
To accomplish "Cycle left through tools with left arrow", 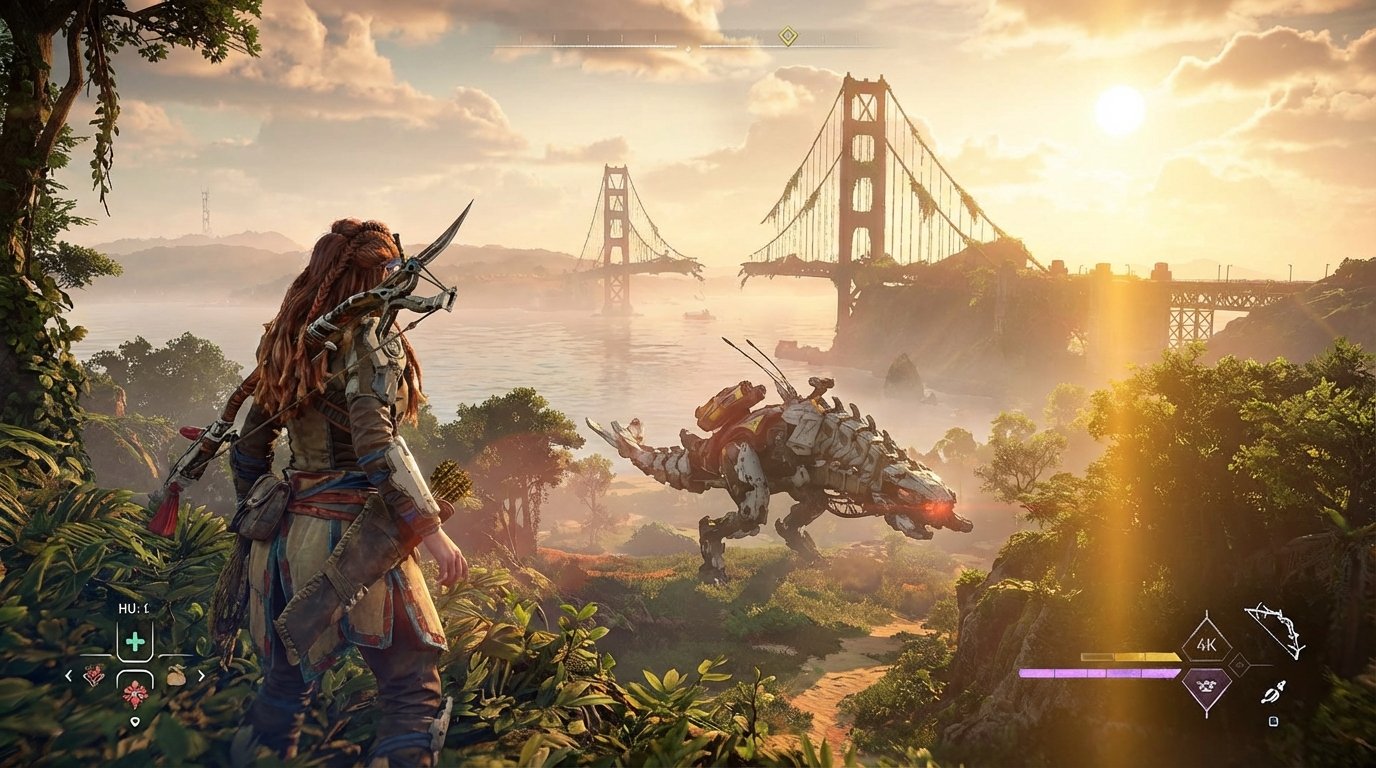I will tap(68, 675).
